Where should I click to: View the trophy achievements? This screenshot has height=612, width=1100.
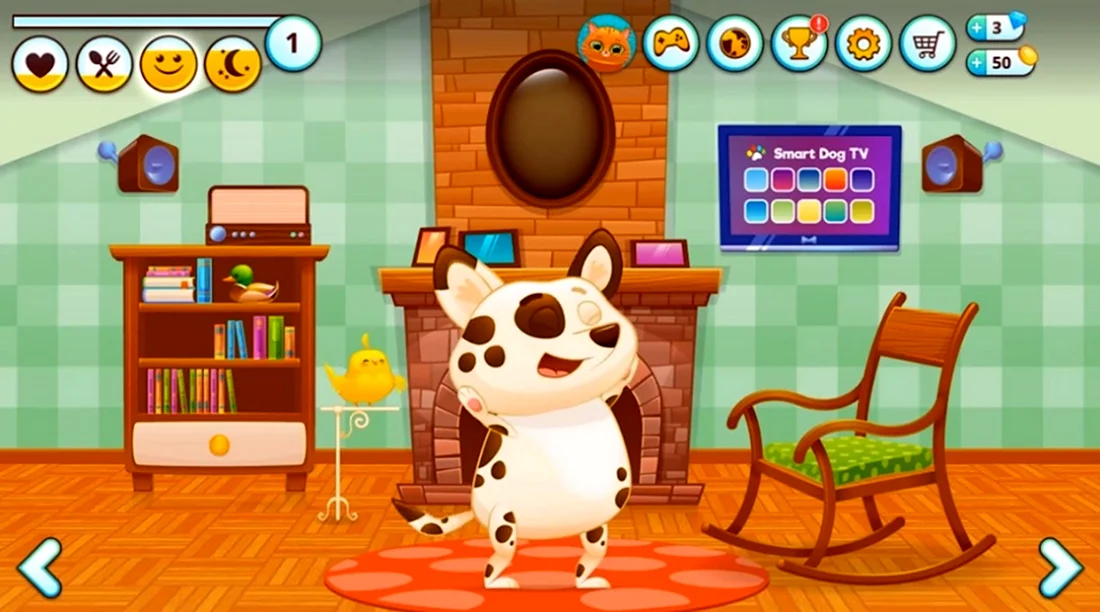[x=799, y=43]
